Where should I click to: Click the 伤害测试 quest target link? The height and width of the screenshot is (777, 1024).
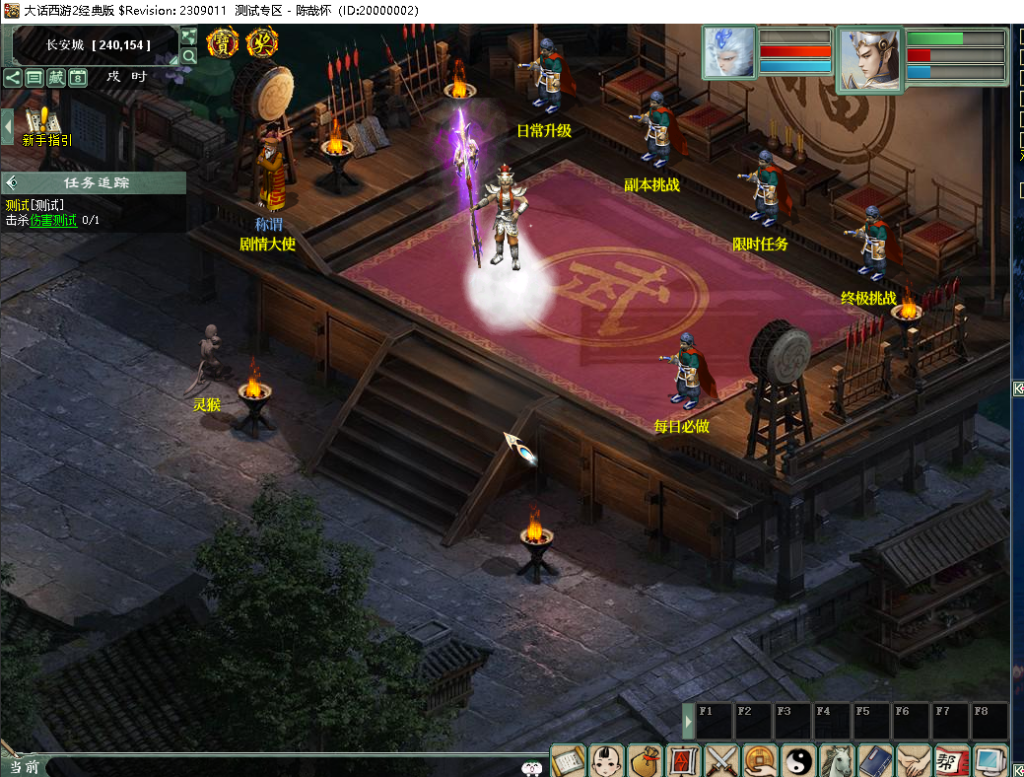[x=53, y=220]
